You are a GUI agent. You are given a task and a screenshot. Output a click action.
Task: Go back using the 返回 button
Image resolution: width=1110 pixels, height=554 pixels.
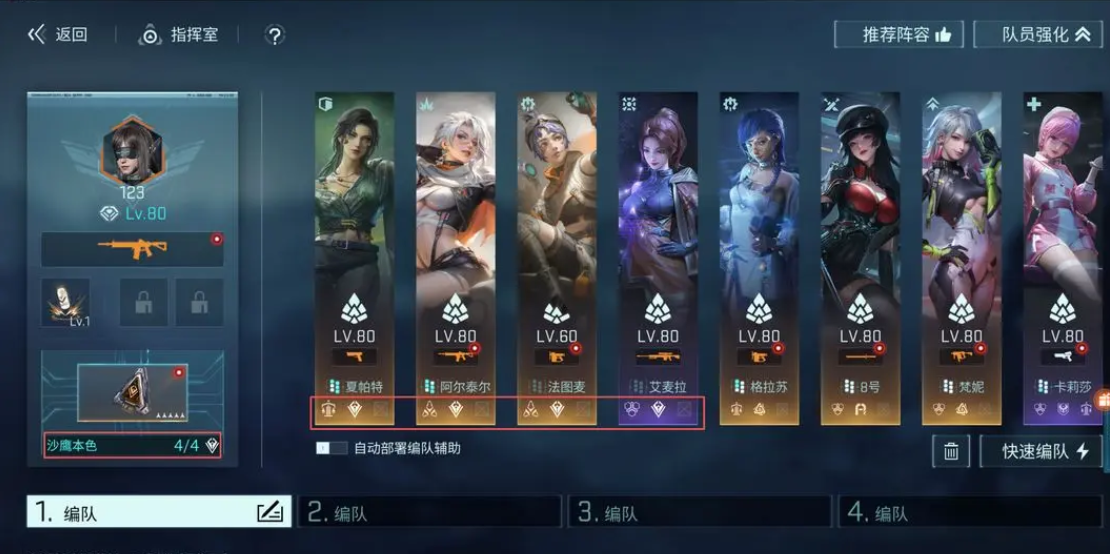tap(58, 35)
